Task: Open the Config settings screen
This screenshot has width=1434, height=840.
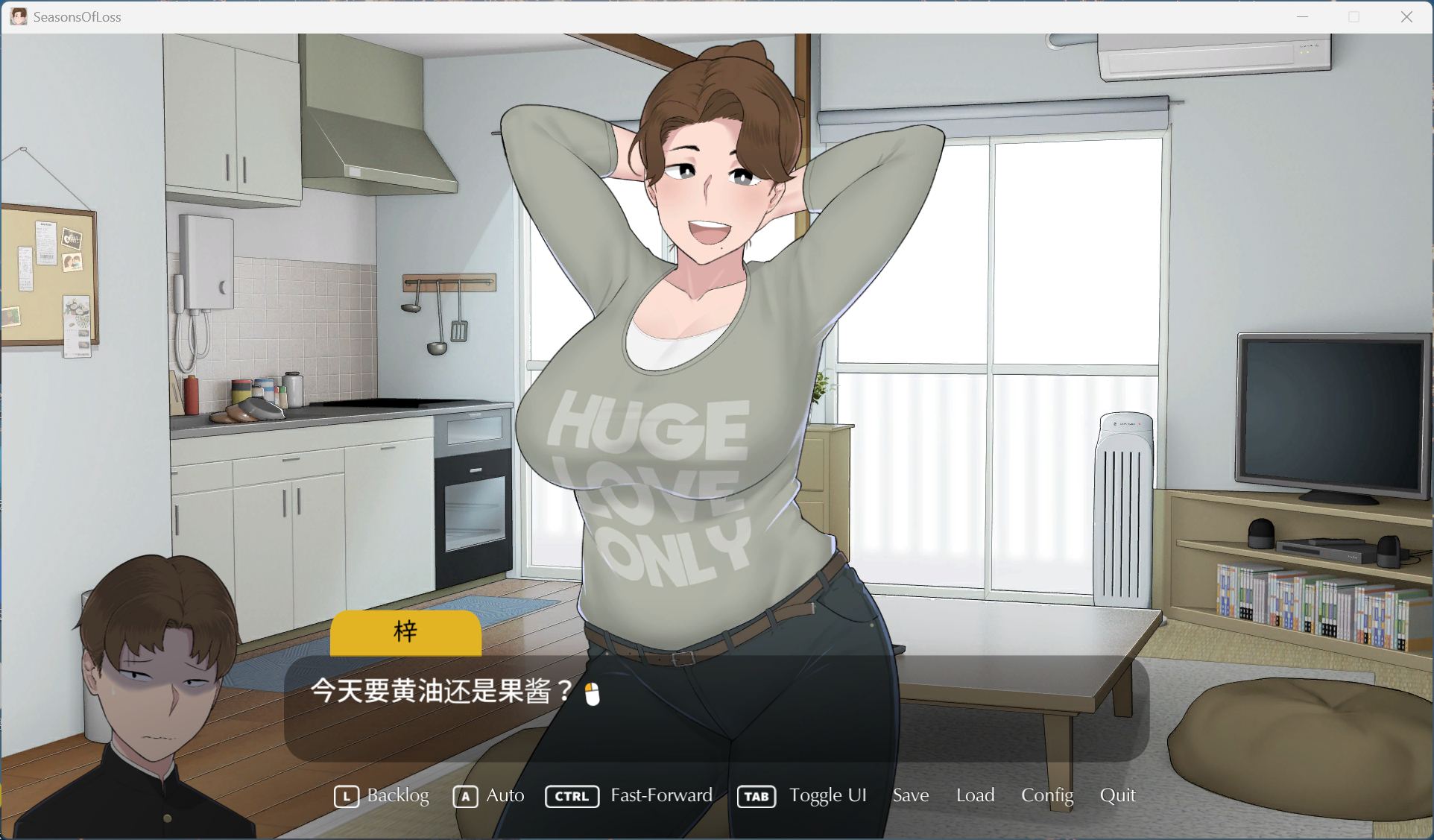Action: [x=1046, y=796]
